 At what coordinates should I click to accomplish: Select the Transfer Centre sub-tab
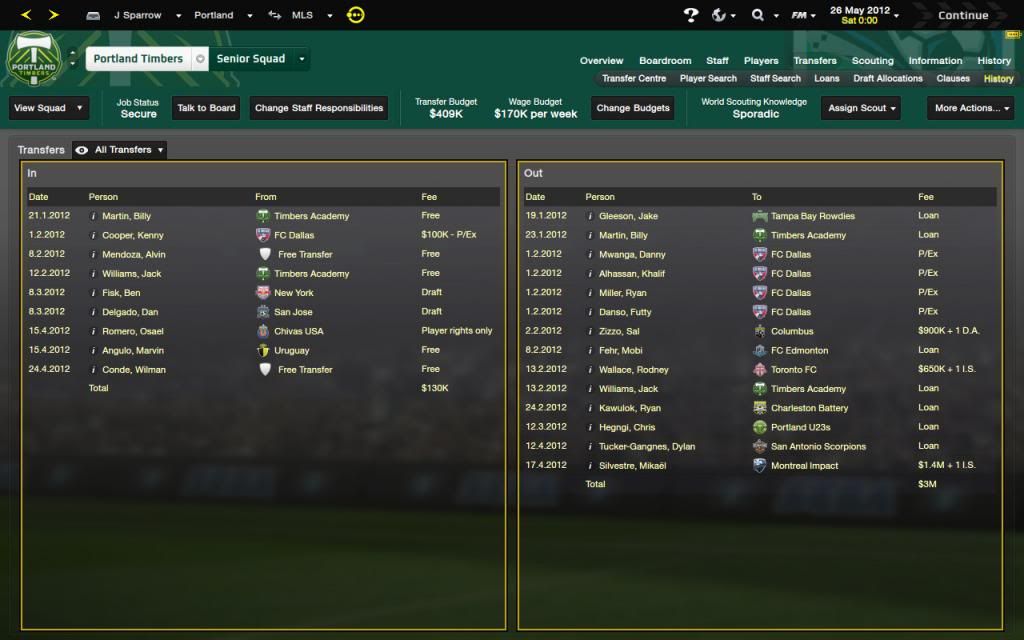coord(634,78)
